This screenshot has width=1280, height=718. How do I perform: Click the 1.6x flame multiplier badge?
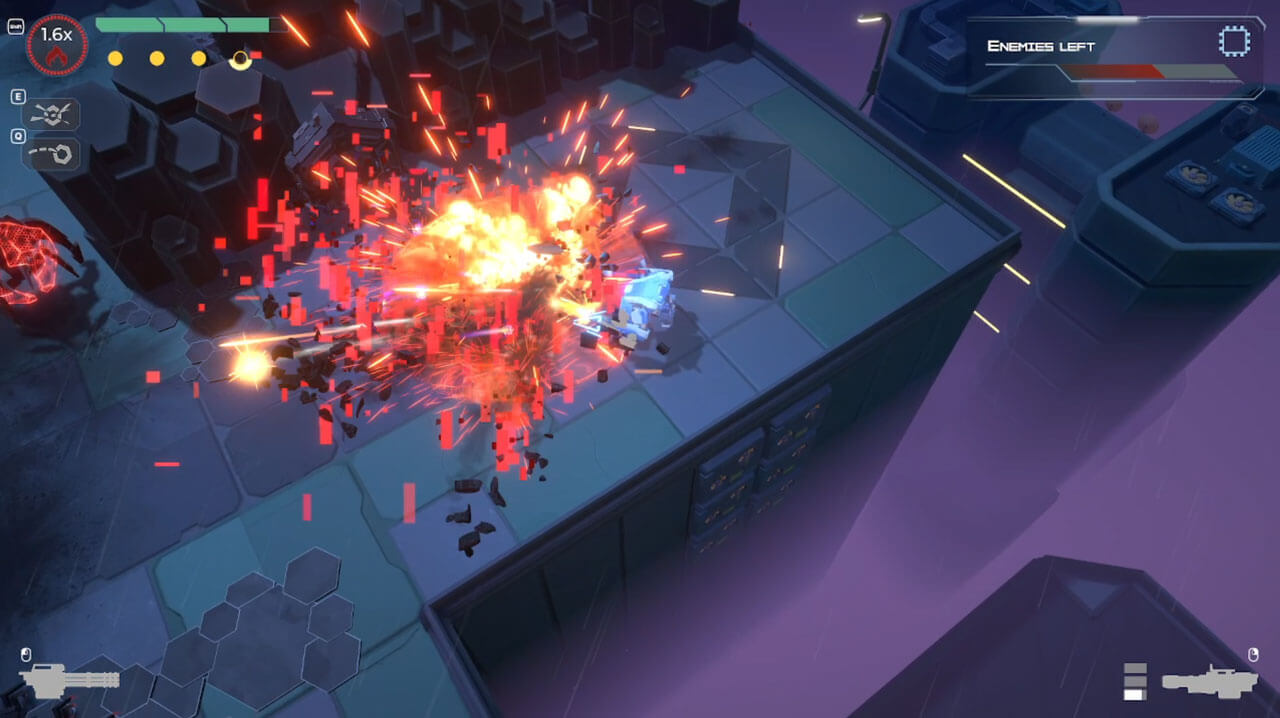click(x=57, y=45)
